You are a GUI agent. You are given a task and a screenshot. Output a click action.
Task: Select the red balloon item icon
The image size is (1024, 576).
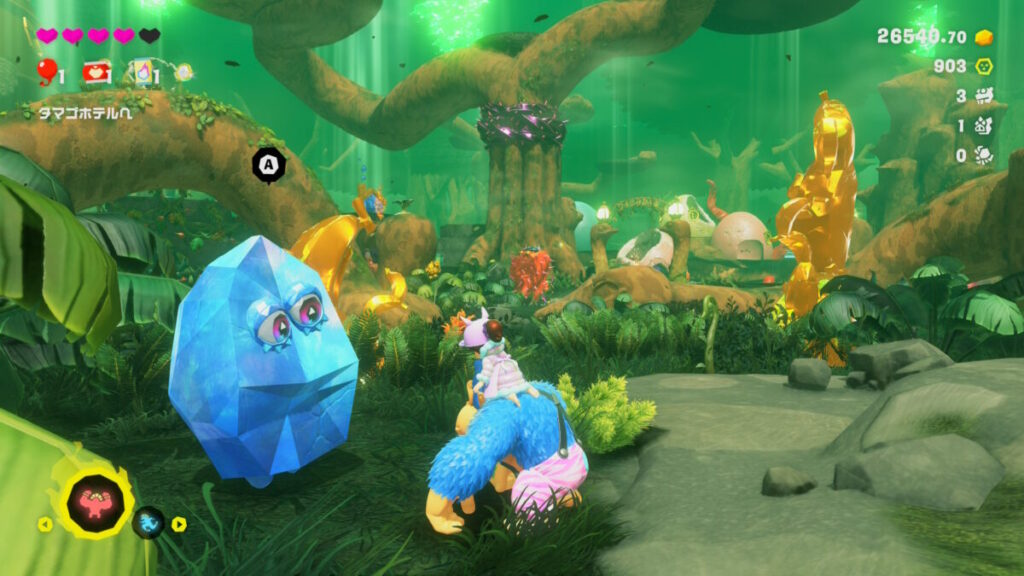46,70
